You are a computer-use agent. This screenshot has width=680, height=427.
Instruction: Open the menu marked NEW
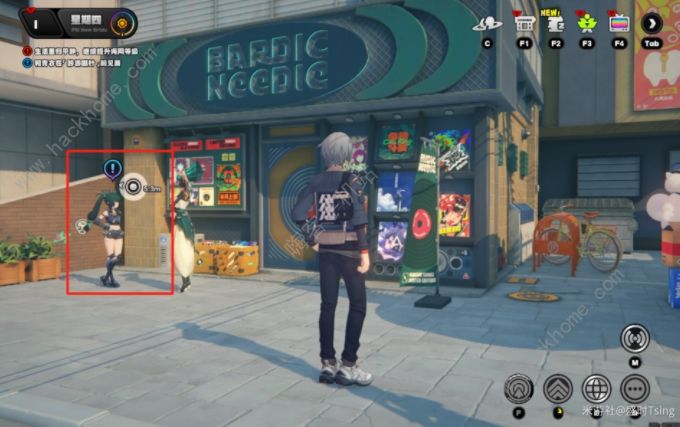[555, 22]
